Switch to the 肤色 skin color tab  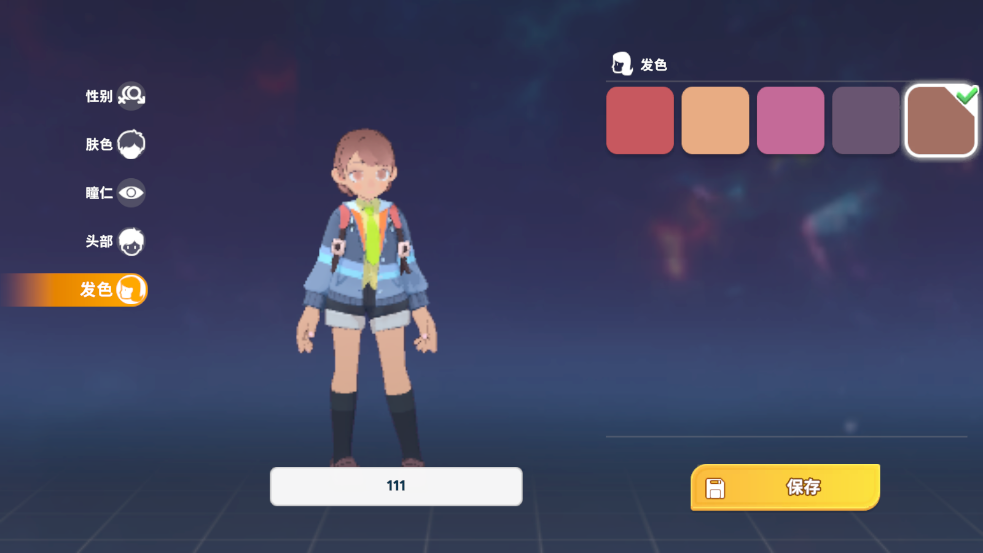(x=115, y=144)
